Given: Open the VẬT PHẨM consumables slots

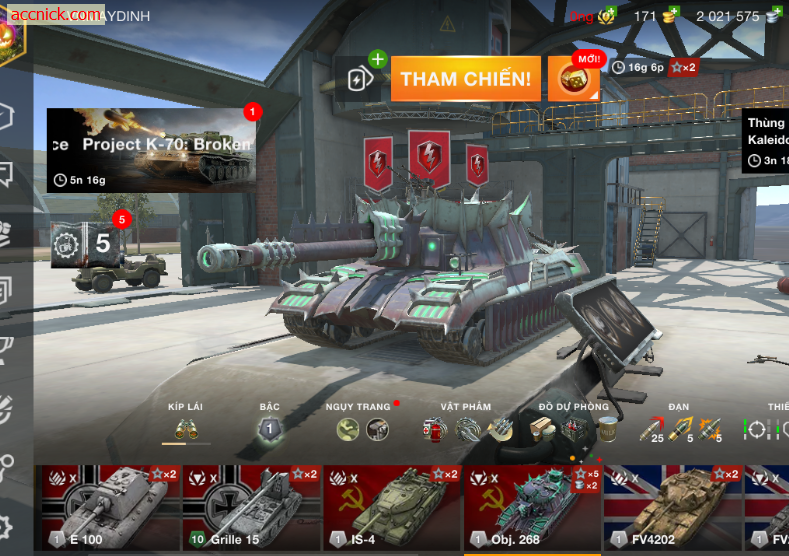Looking at the screenshot, I should [x=467, y=430].
